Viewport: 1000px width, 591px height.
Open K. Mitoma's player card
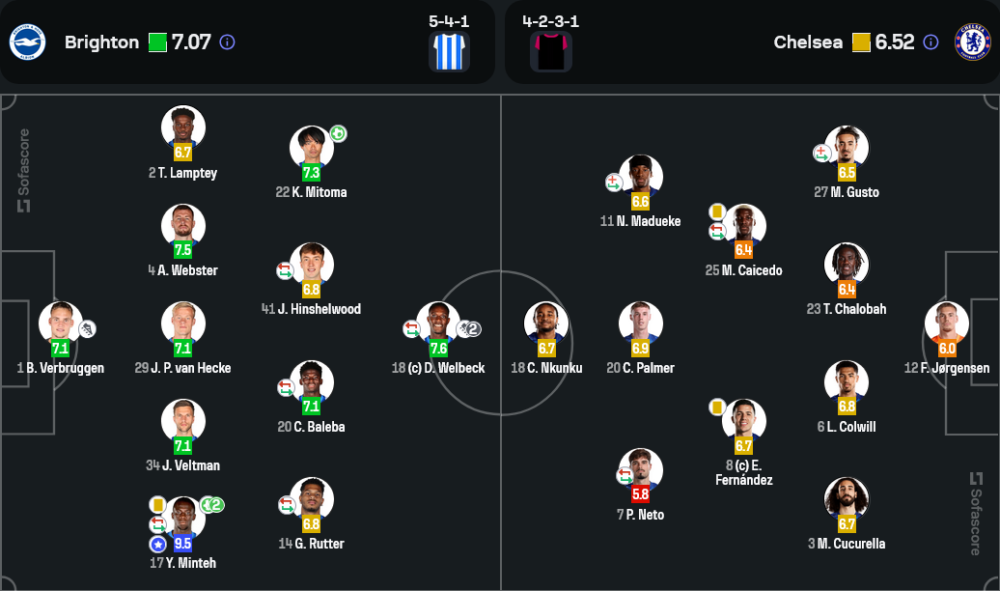coord(311,147)
